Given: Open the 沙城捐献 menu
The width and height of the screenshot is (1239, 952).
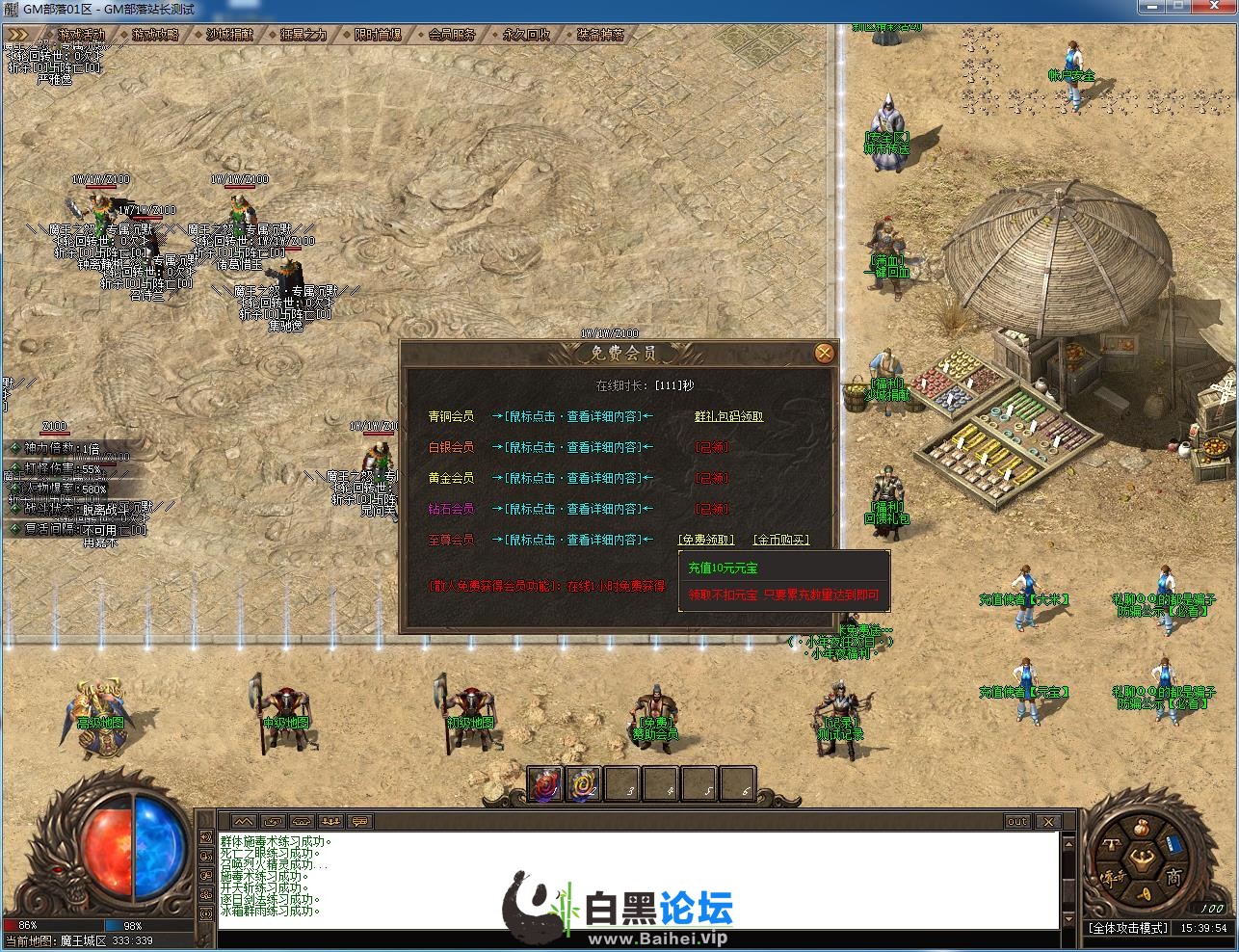Looking at the screenshot, I should pyautogui.click(x=229, y=35).
